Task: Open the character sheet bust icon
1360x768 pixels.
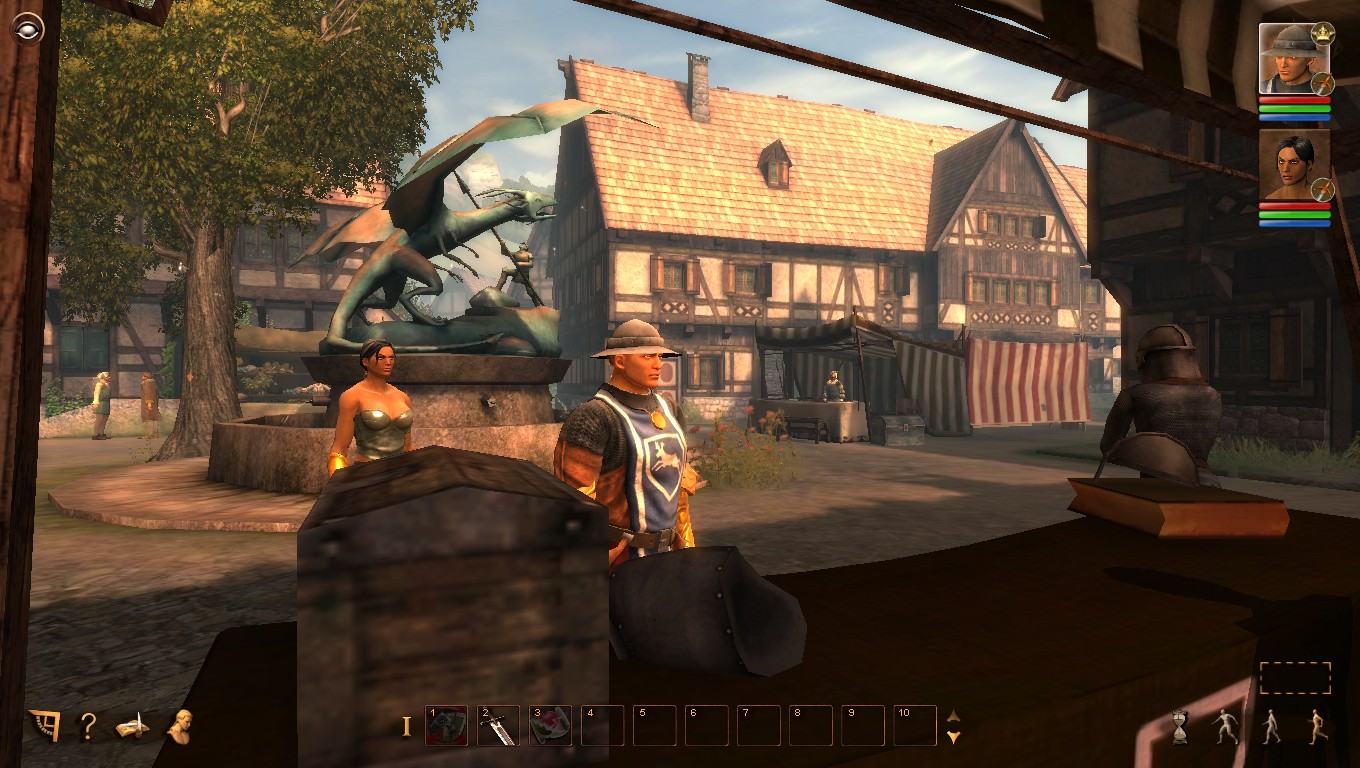Action: tap(182, 725)
